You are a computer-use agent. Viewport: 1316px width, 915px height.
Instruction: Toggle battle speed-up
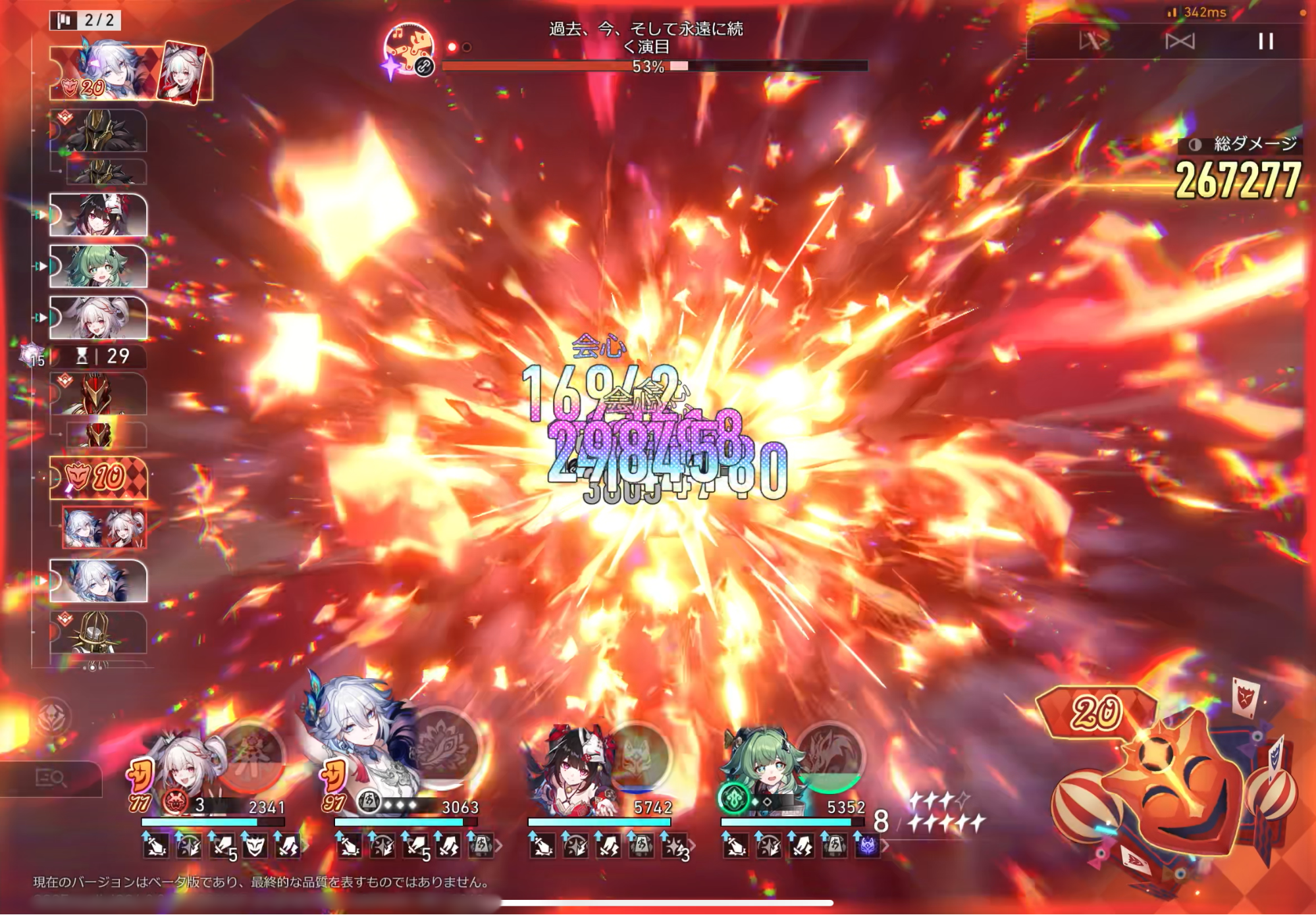1093,41
